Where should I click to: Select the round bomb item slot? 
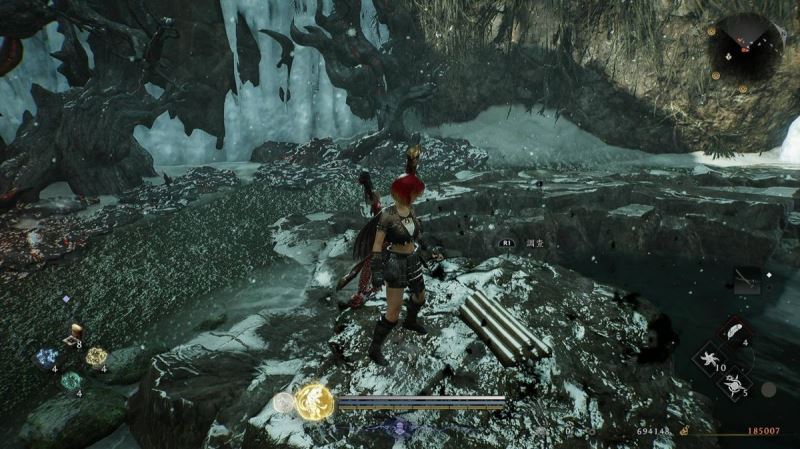[x=735, y=381]
